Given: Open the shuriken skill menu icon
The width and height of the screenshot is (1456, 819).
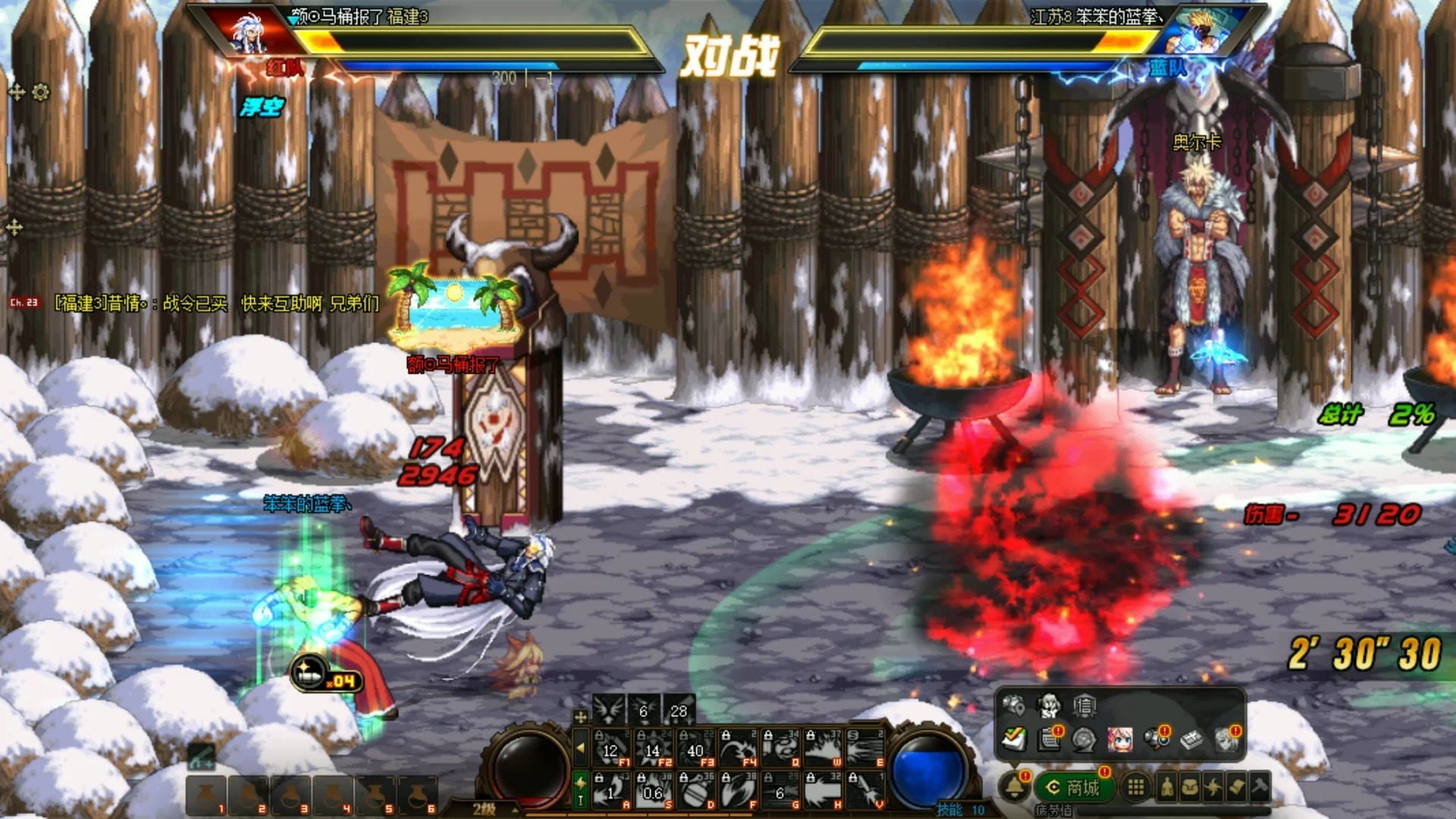Looking at the screenshot, I should (x=1213, y=788).
